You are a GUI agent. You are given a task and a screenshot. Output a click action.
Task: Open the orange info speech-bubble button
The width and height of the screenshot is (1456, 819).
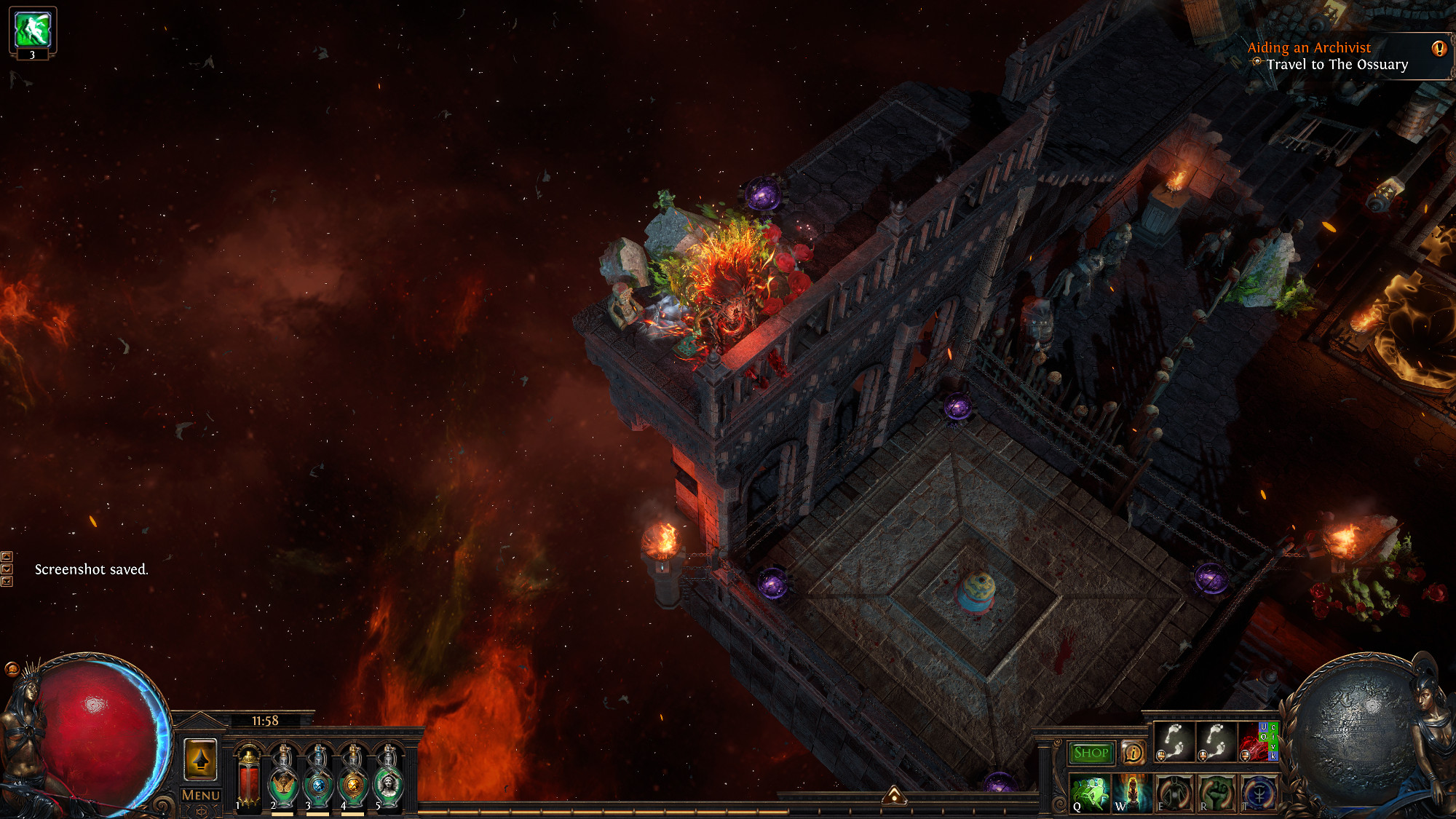click(x=1133, y=753)
